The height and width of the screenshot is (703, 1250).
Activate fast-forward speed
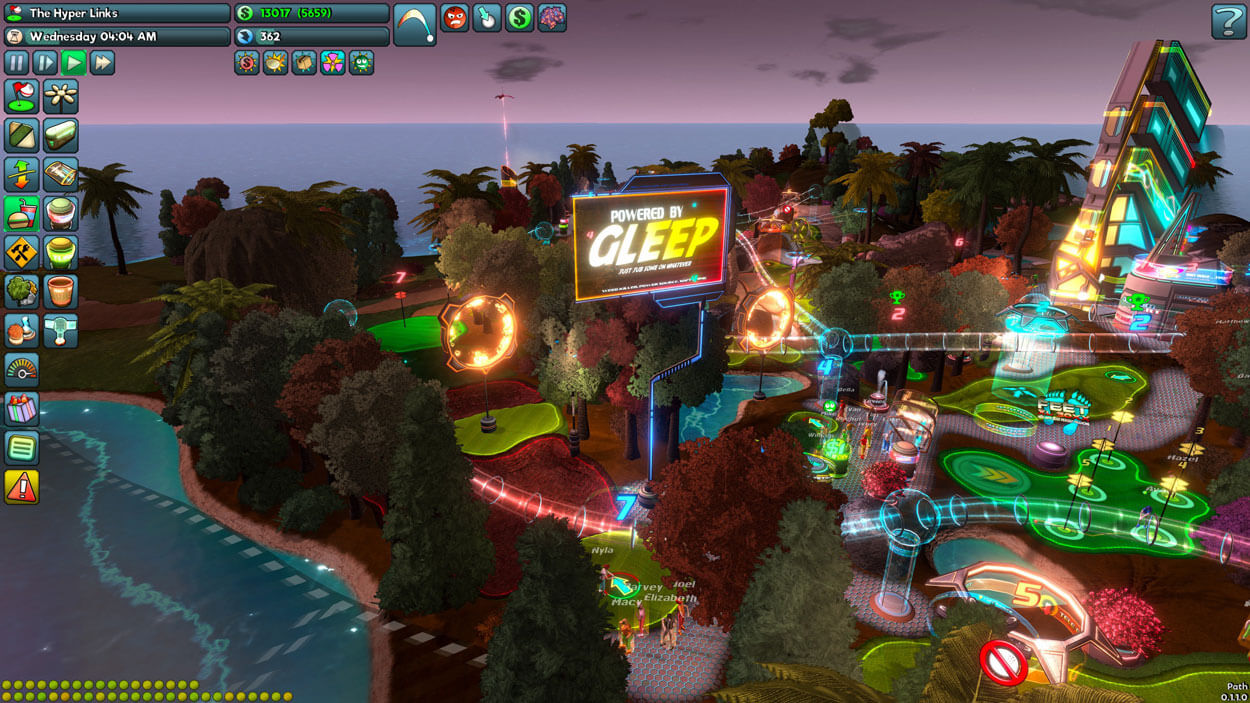[102, 63]
